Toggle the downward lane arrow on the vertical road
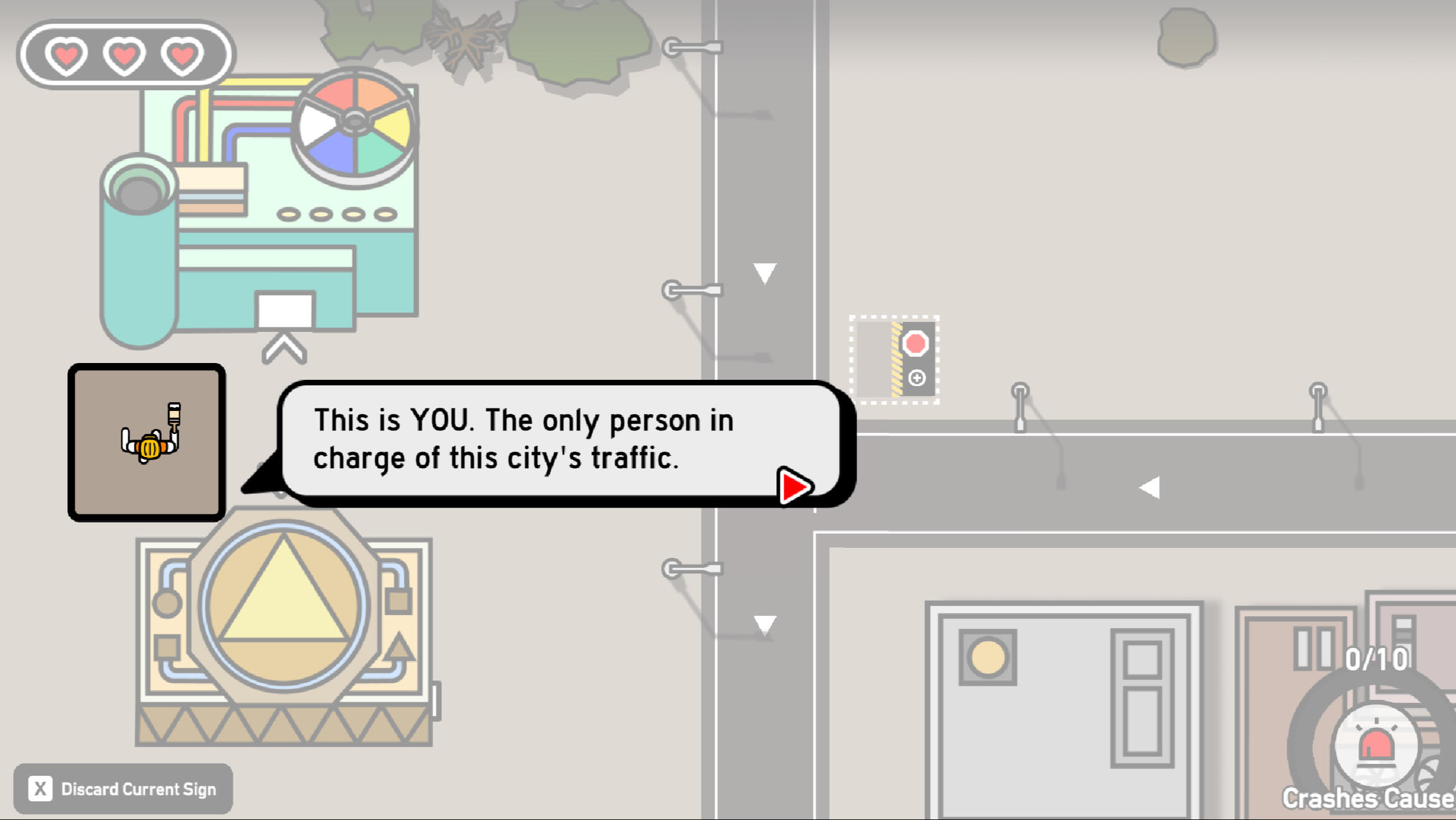 [764, 272]
